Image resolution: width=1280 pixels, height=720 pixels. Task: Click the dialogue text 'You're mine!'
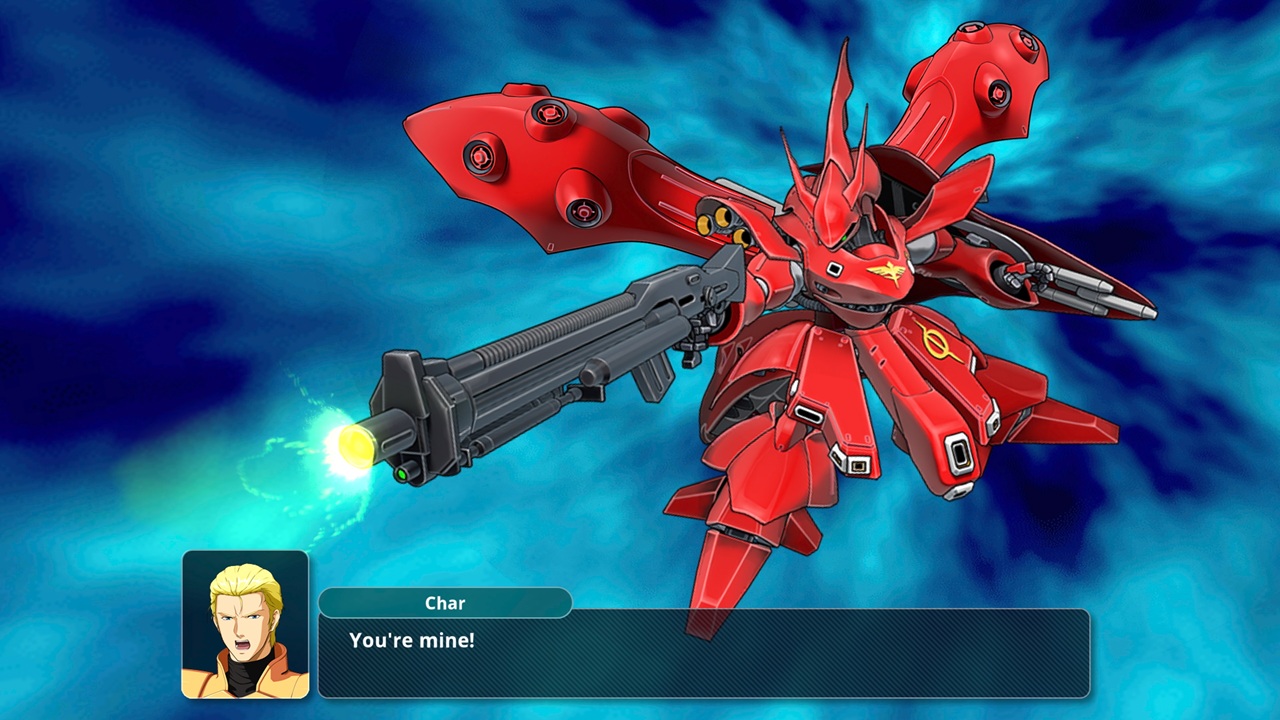click(x=412, y=640)
